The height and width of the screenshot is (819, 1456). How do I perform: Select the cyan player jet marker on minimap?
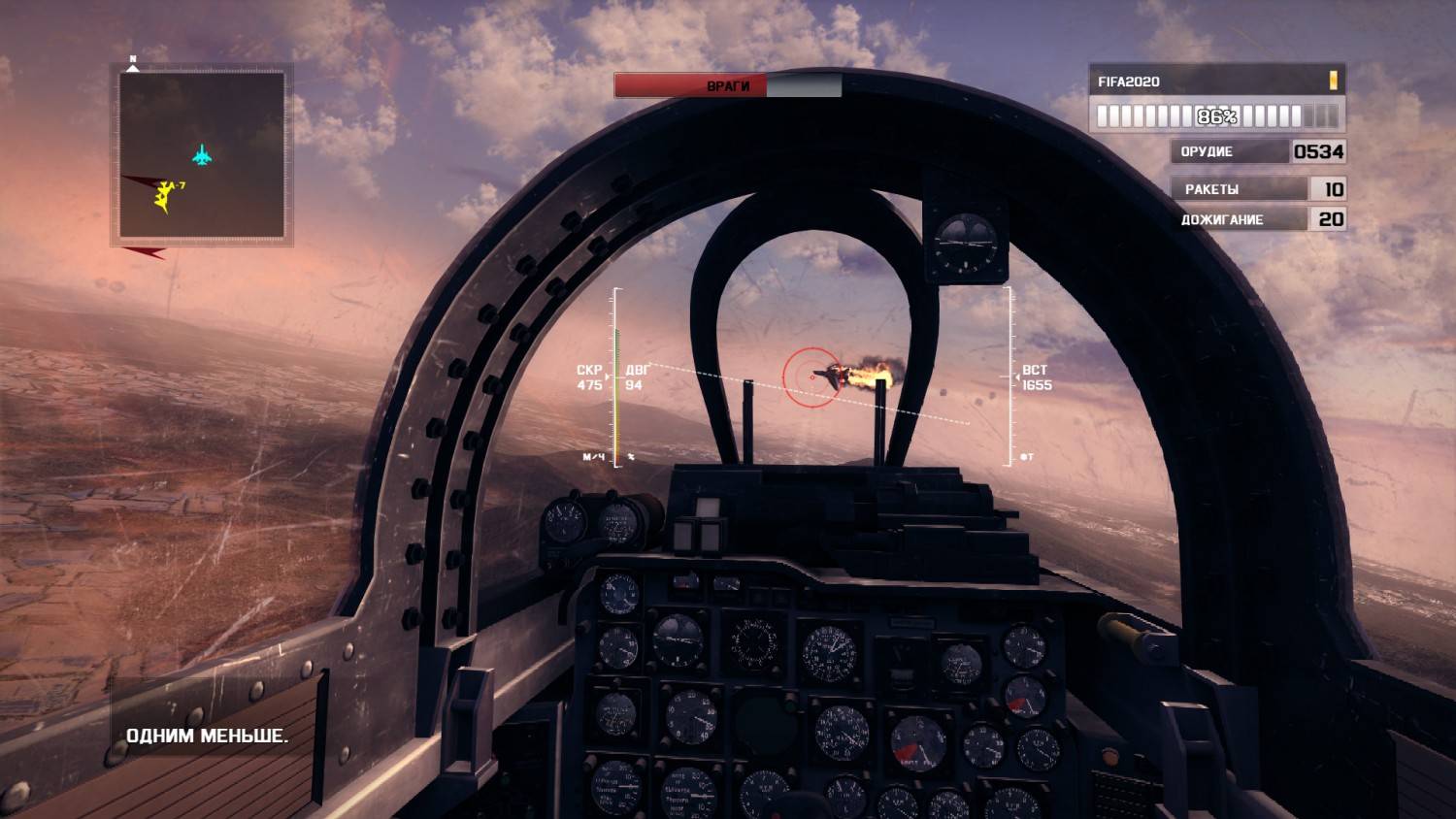click(201, 154)
